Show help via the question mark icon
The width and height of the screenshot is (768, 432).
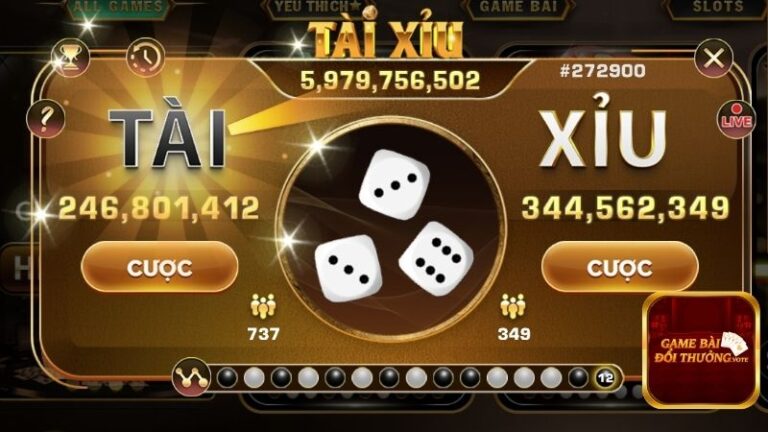(x=45, y=119)
